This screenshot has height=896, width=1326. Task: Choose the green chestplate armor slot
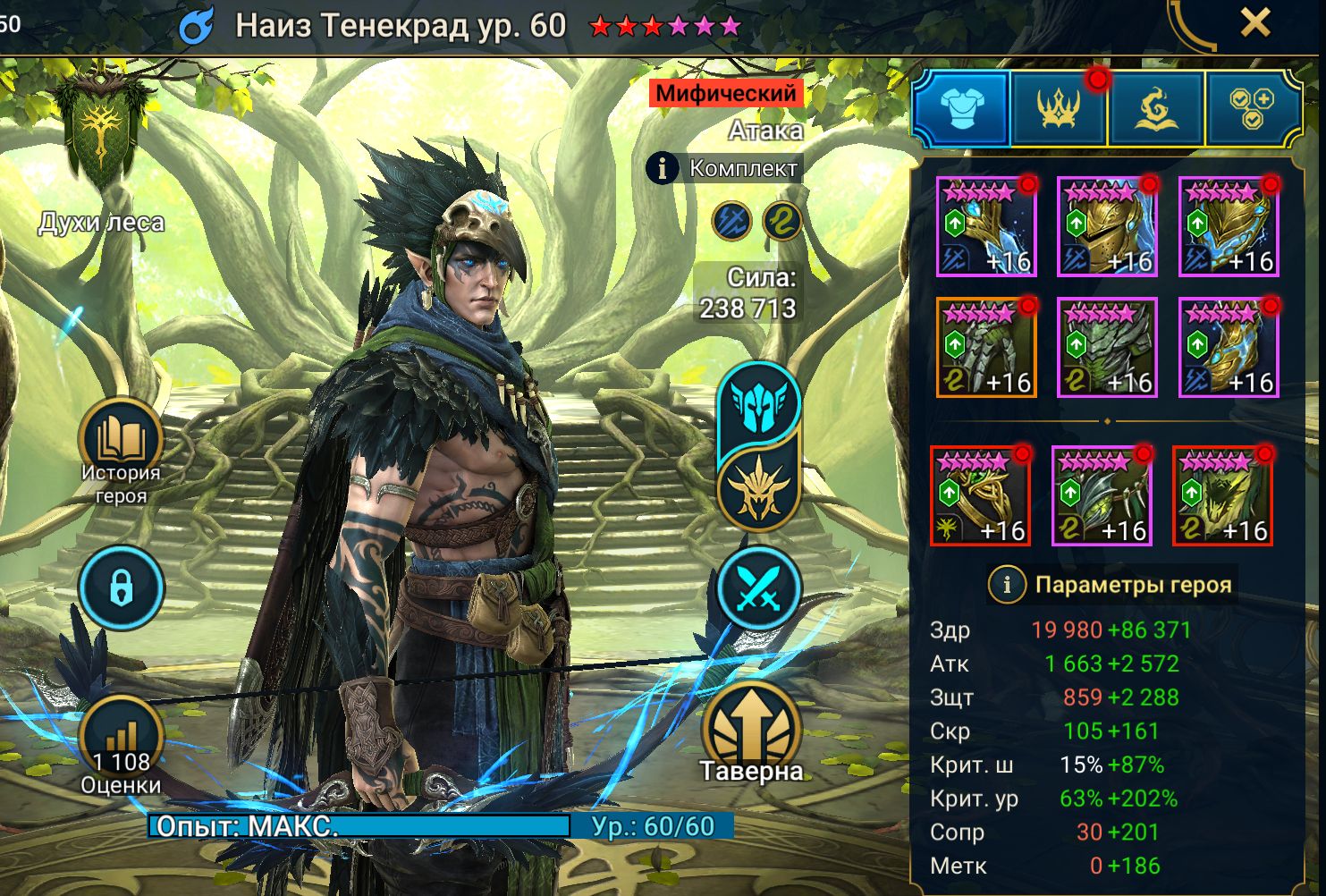click(1107, 347)
